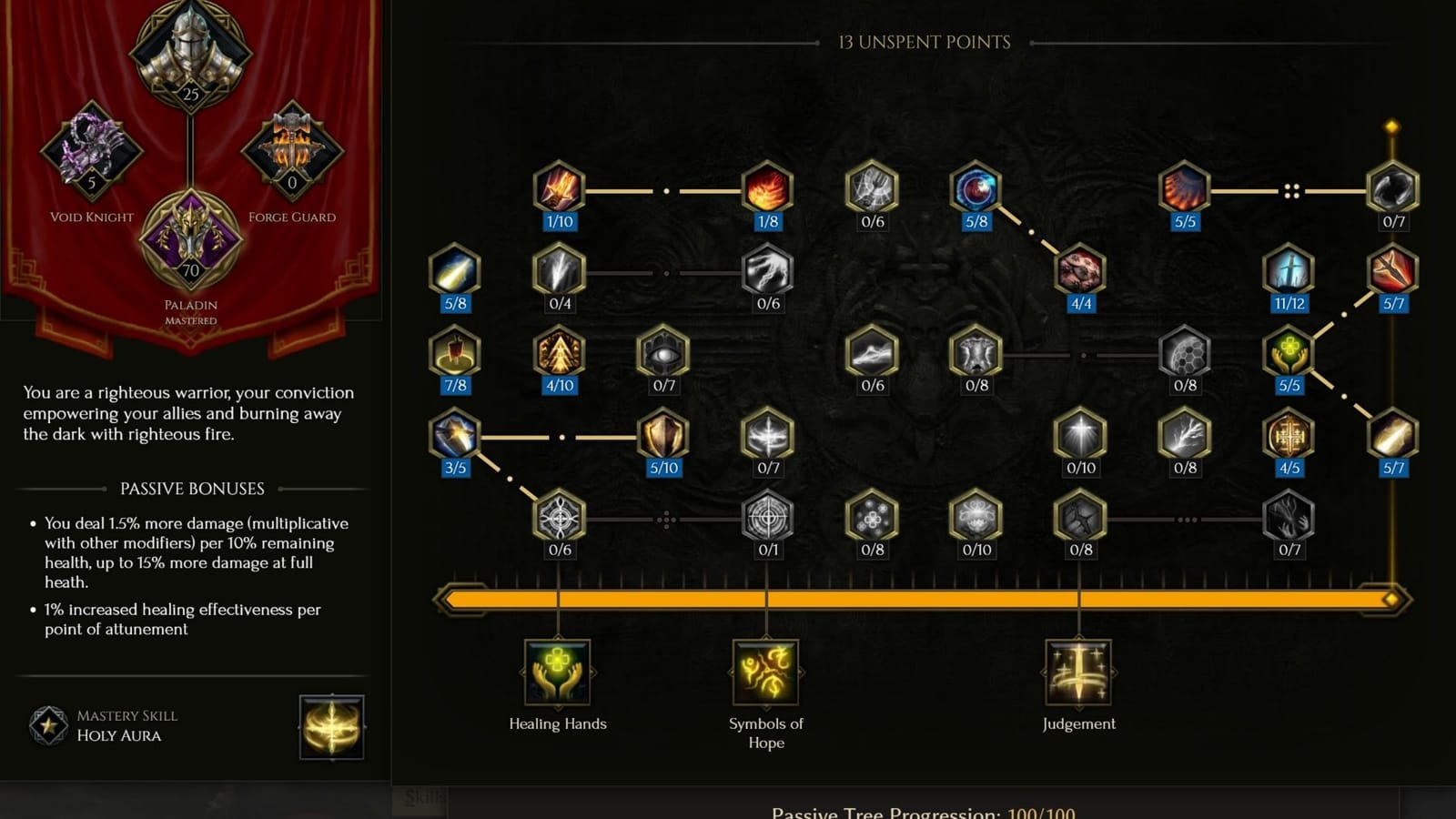Click the 13 Unspent Points header
The height and width of the screenshot is (819, 1456).
tap(924, 42)
